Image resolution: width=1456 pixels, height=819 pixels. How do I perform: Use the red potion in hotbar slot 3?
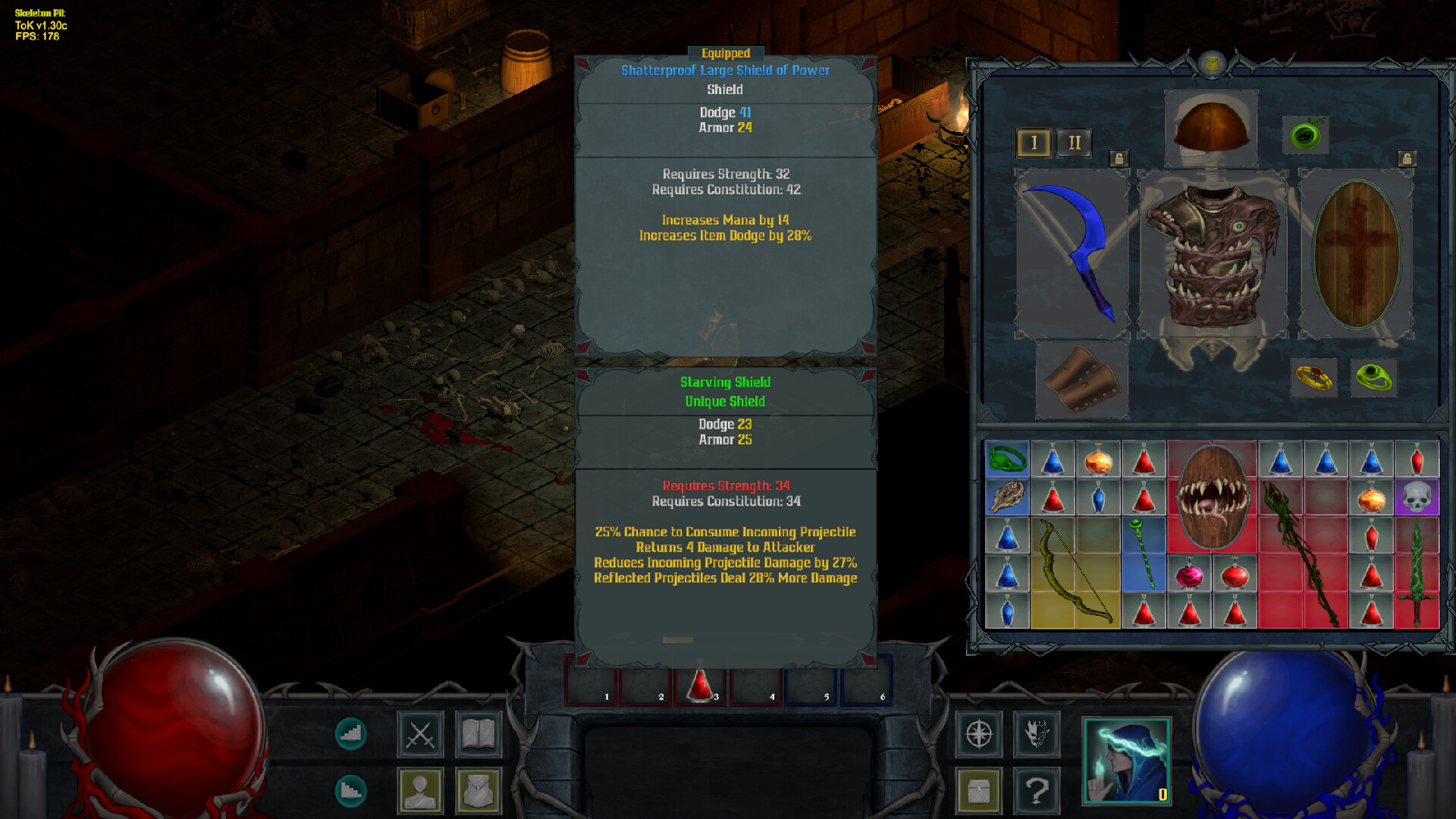(700, 683)
